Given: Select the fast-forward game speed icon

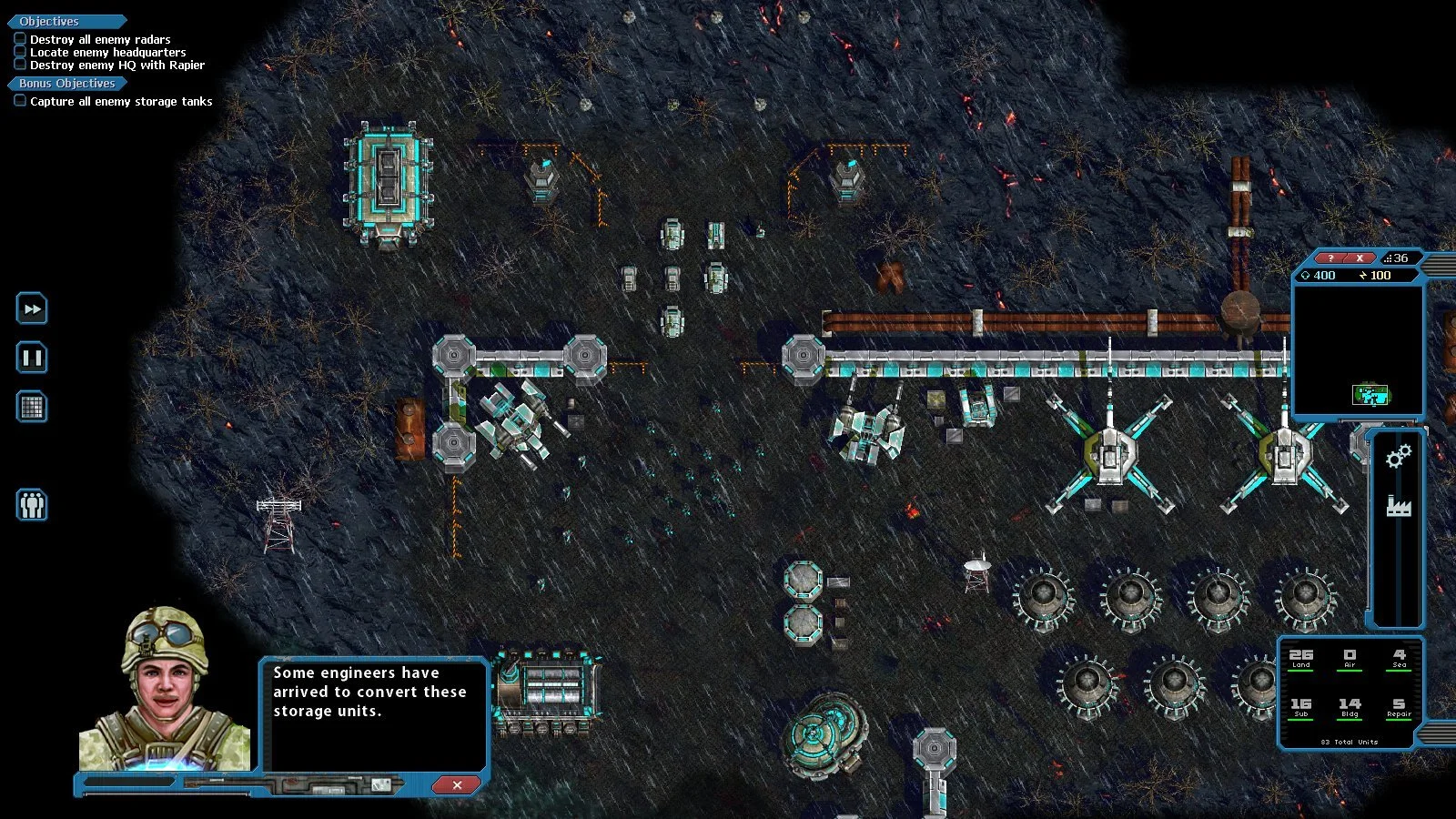Looking at the screenshot, I should point(32,309).
